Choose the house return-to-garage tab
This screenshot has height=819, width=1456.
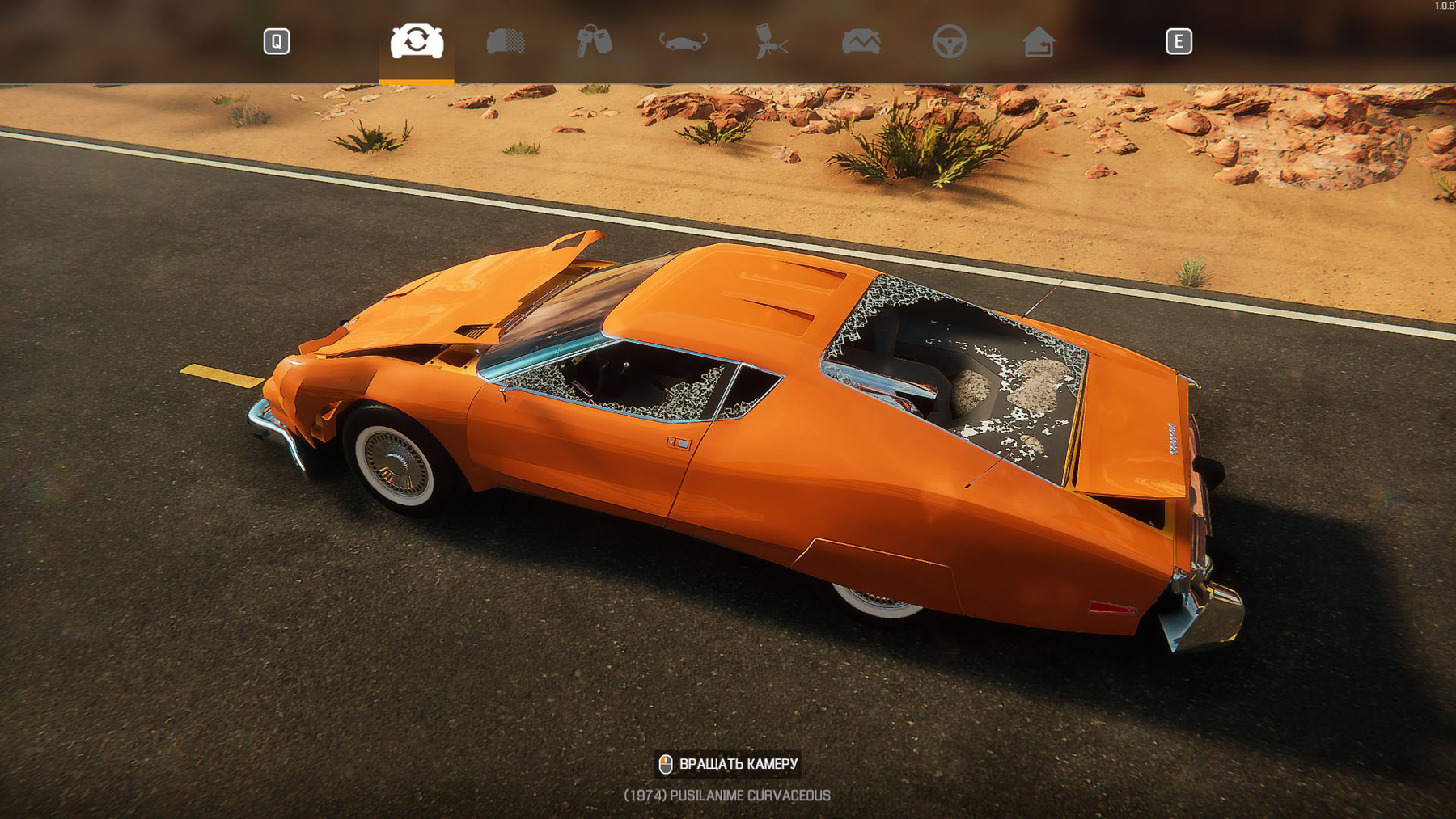(x=1039, y=41)
